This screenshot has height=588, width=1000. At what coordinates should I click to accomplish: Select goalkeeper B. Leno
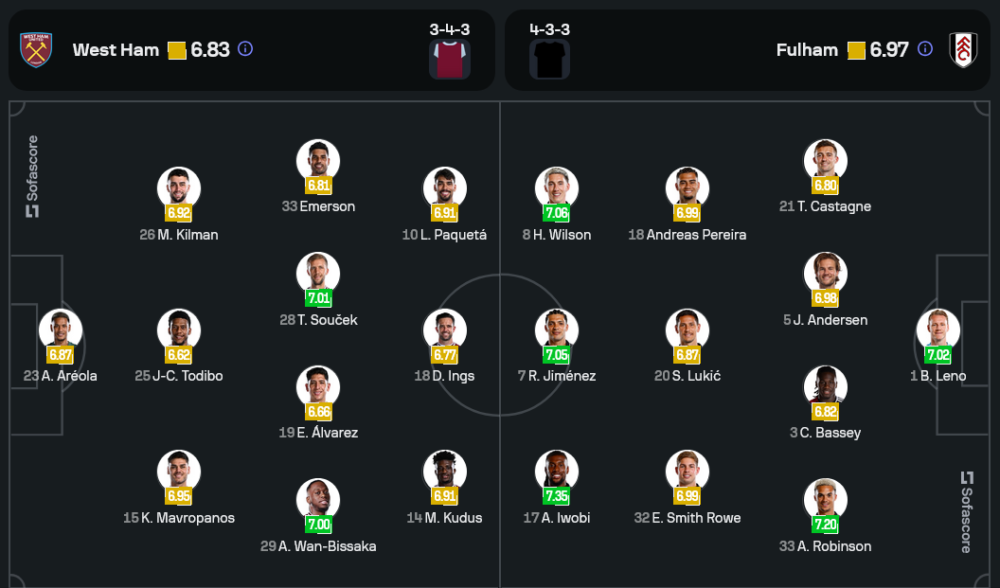938,332
